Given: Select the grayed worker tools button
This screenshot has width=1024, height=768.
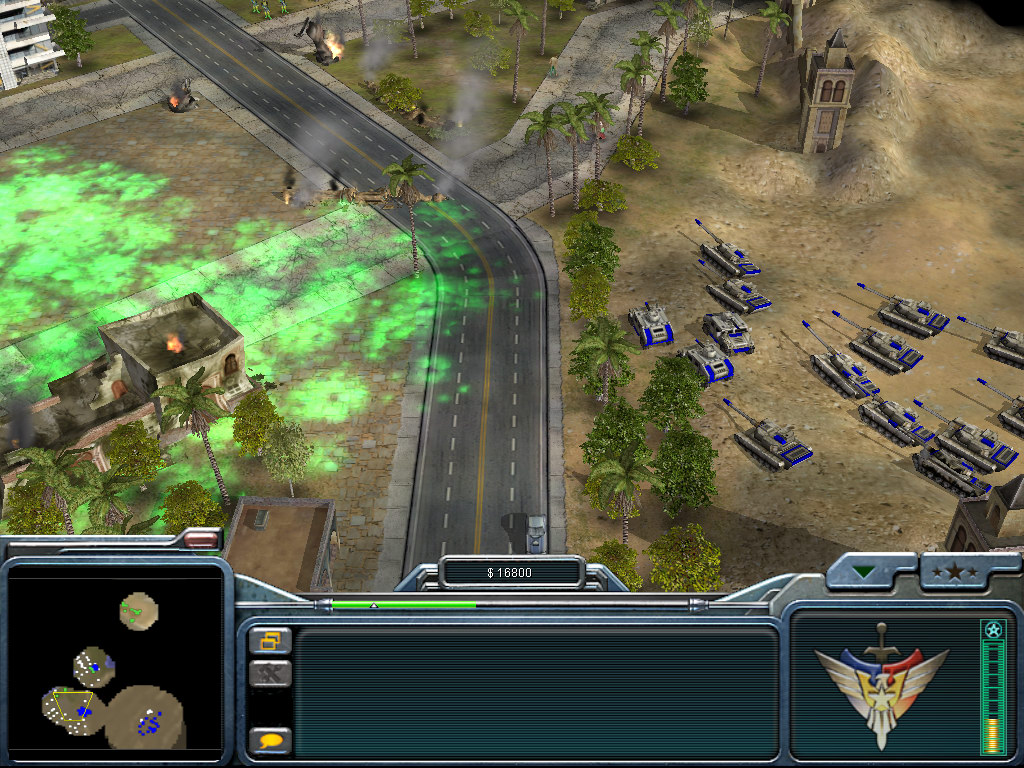Looking at the screenshot, I should (x=270, y=674).
